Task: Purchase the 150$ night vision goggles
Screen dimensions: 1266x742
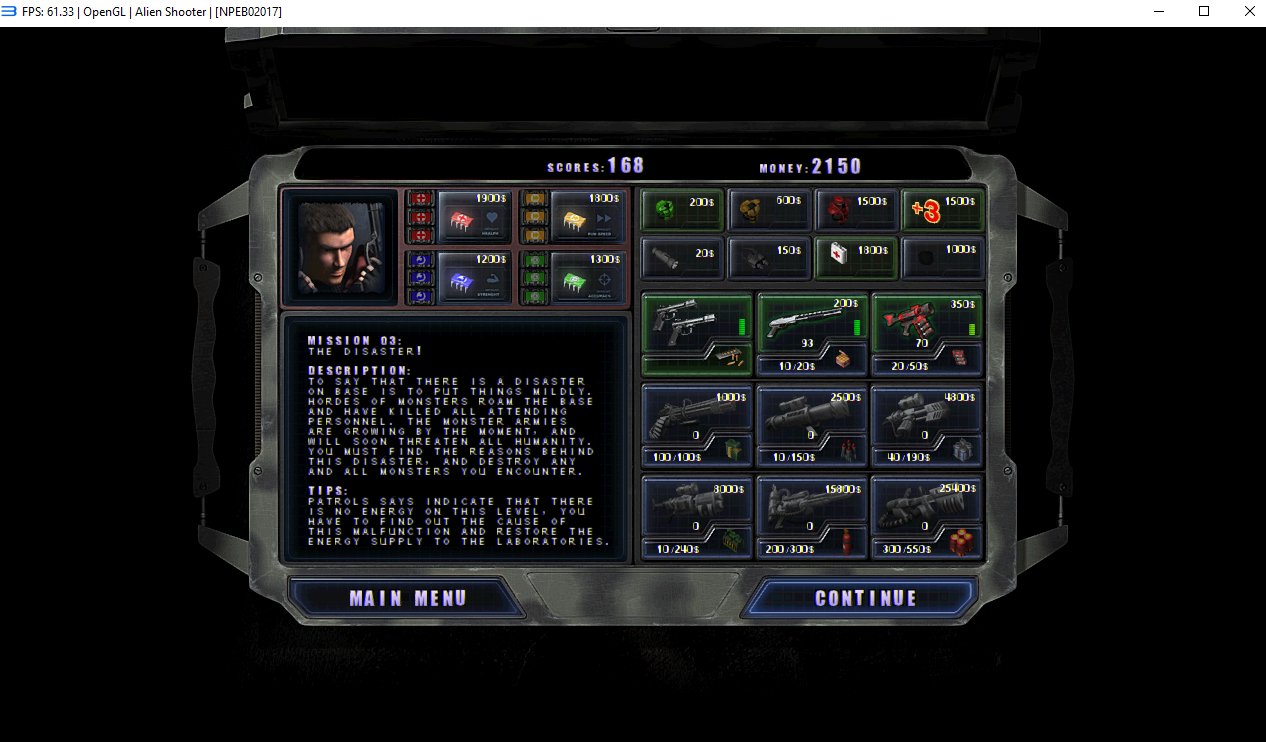Action: coord(769,258)
